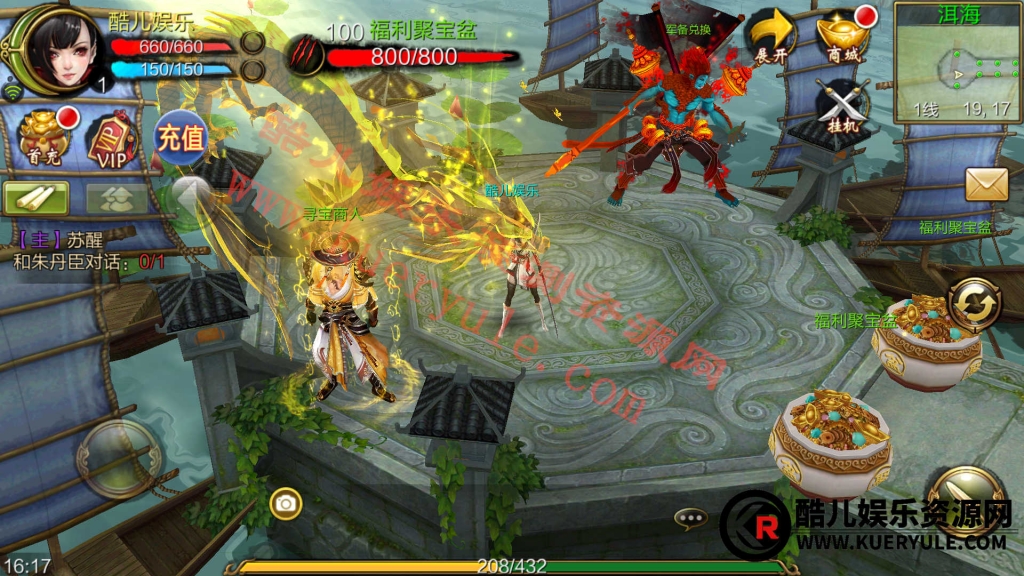Switch target with the circular arrows button
The width and height of the screenshot is (1024, 576).
coord(974,303)
